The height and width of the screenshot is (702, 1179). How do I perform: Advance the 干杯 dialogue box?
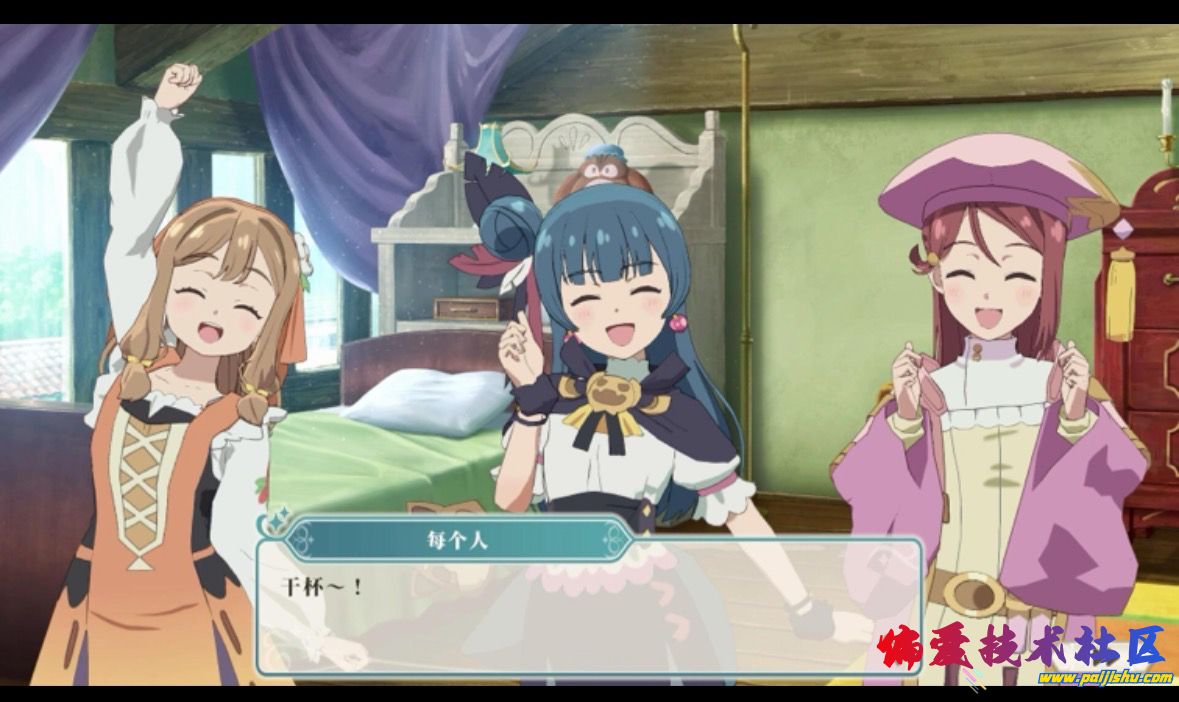590,610
